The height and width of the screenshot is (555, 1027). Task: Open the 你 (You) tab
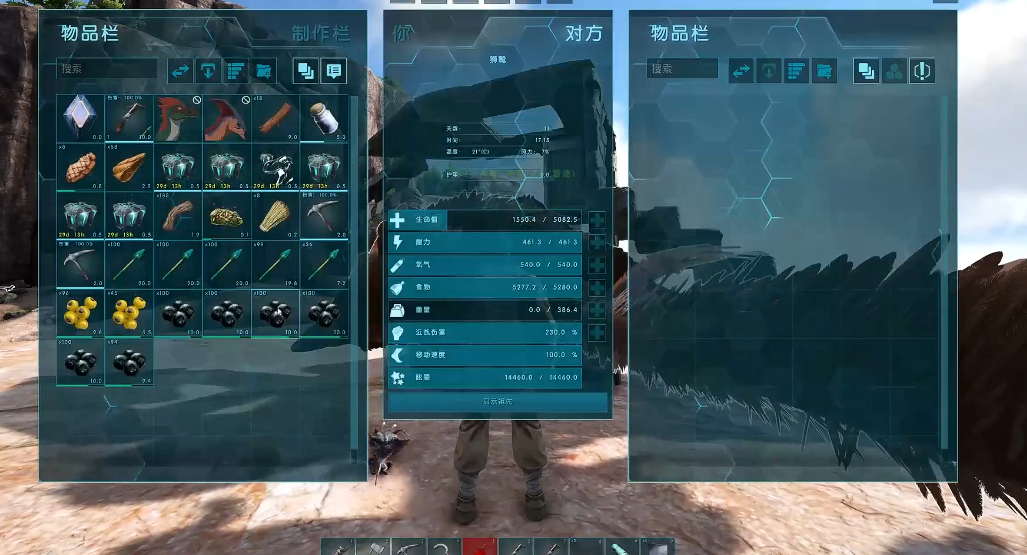pos(403,33)
